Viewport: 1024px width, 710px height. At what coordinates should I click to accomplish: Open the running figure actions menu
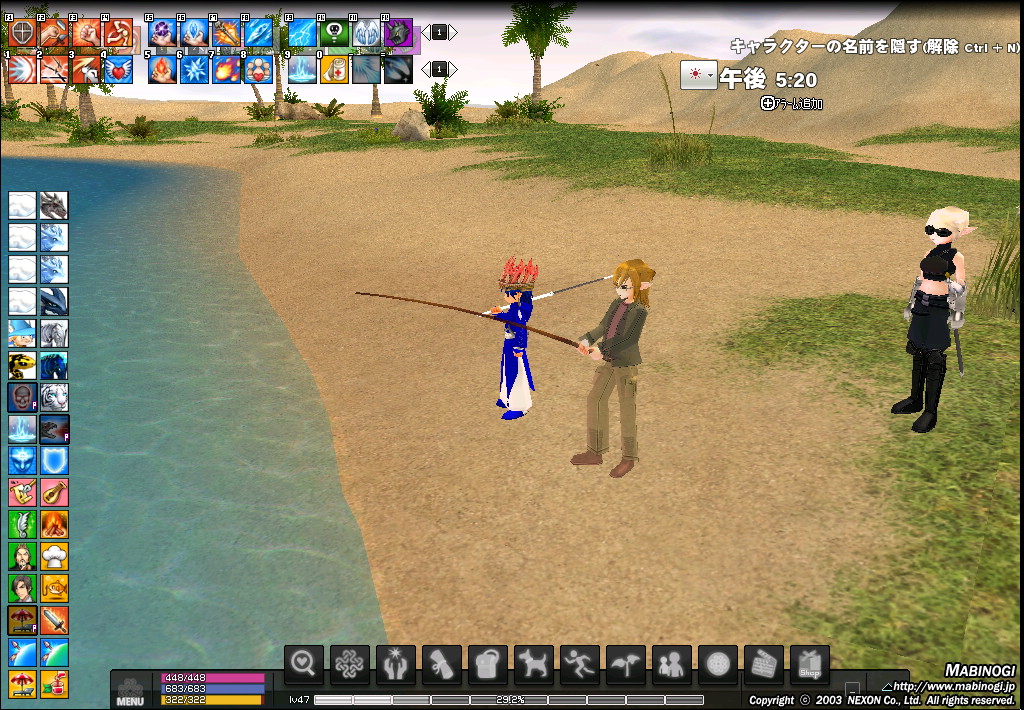tap(580, 664)
